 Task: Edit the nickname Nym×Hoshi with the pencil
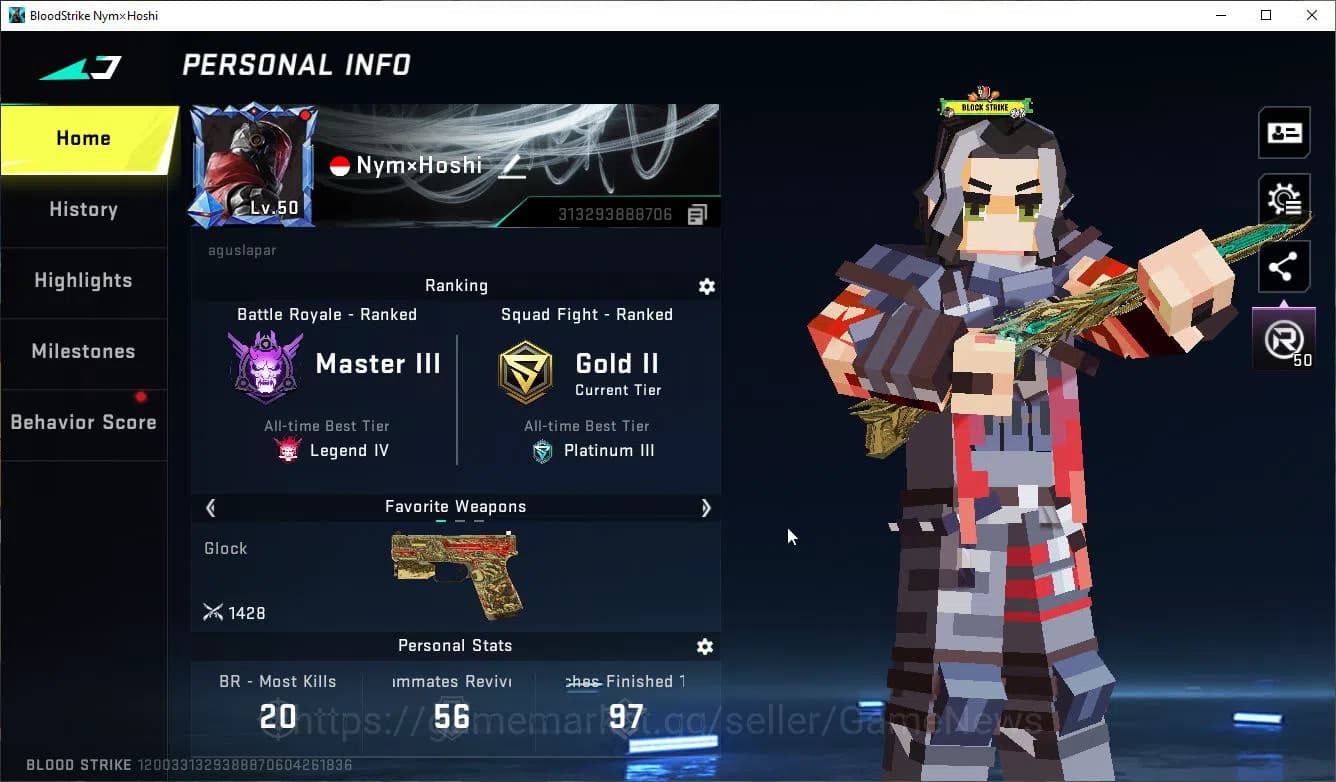click(512, 166)
